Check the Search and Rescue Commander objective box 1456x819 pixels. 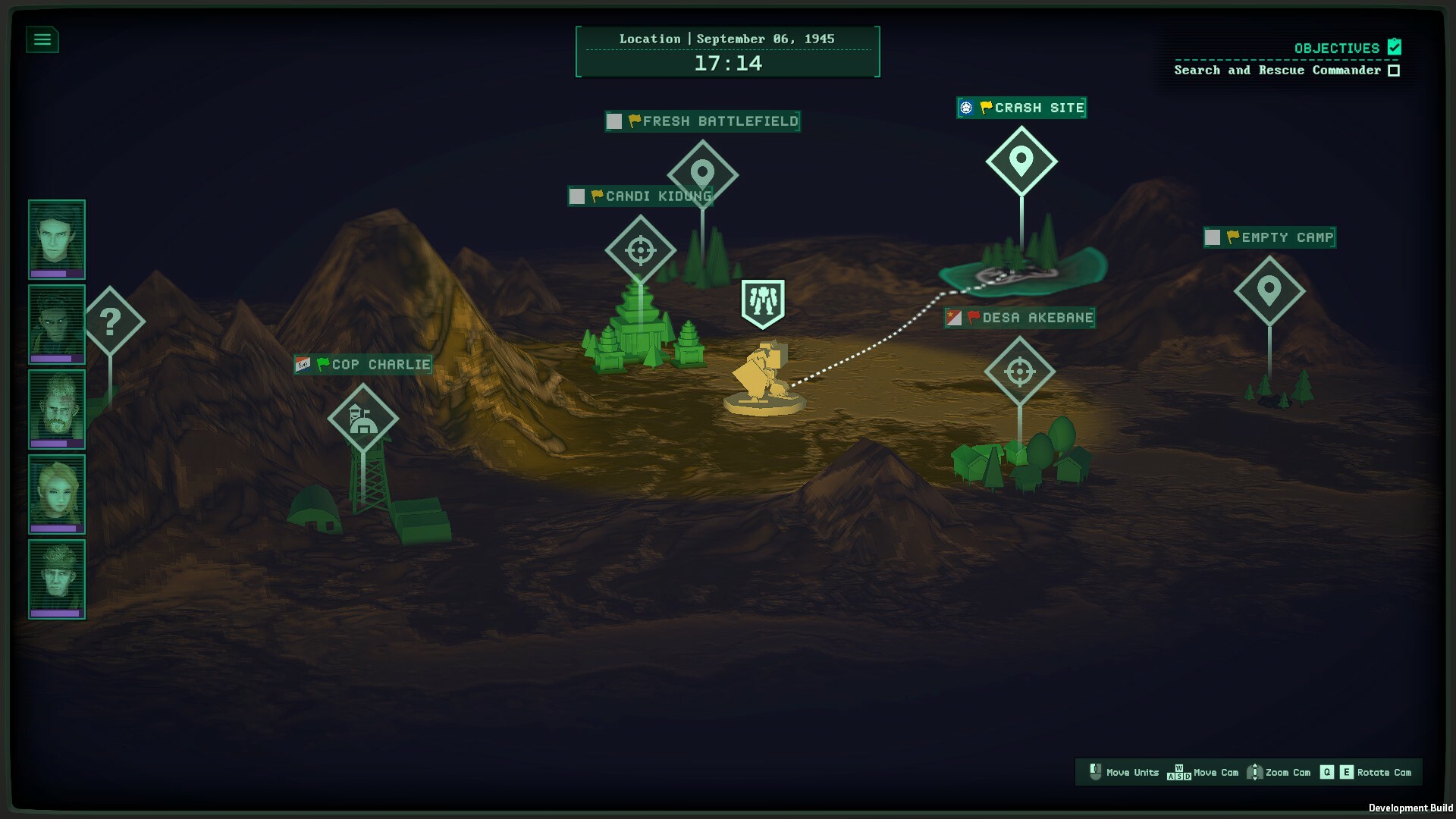pyautogui.click(x=1392, y=69)
